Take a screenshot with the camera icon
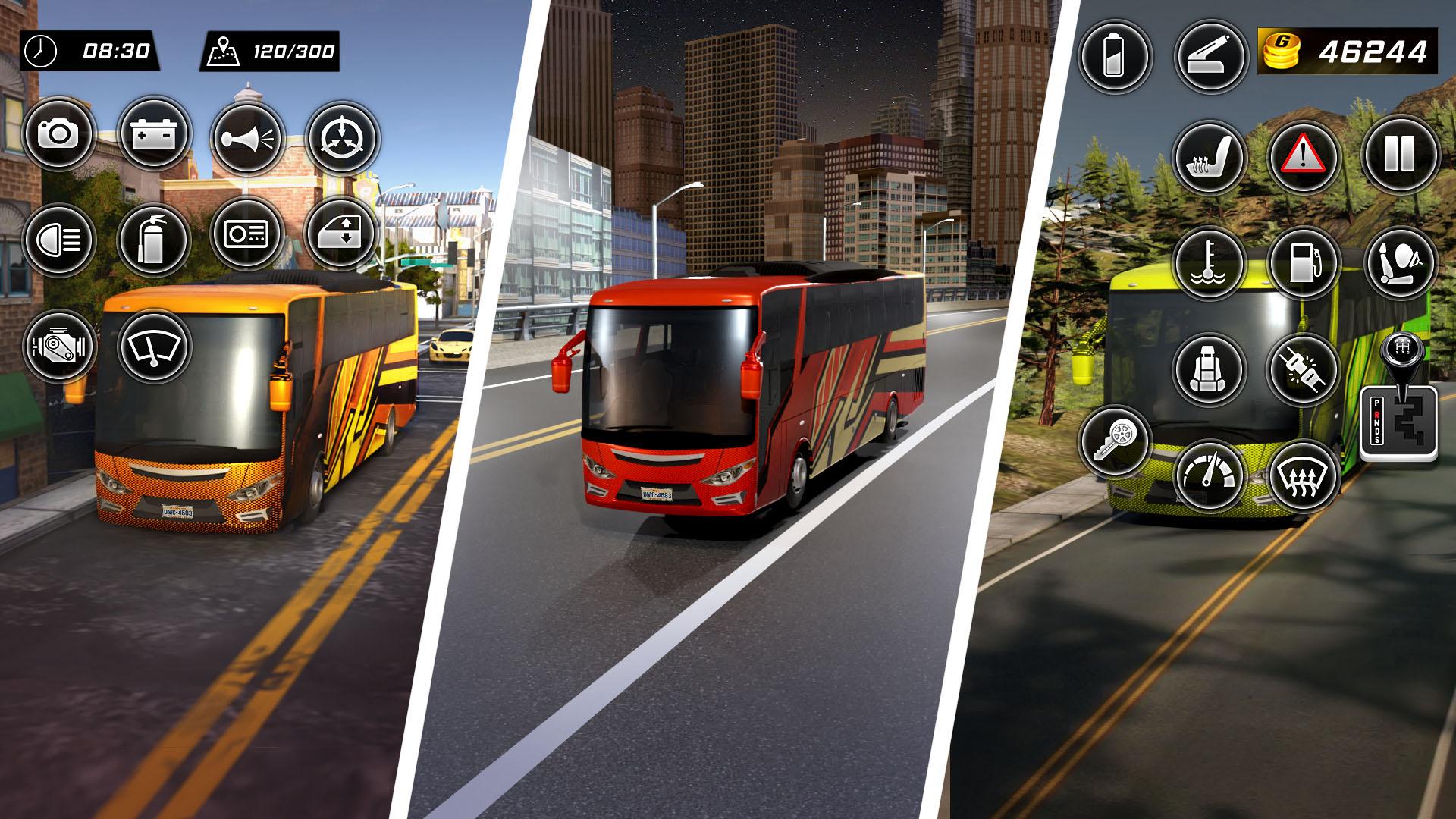 point(61,135)
